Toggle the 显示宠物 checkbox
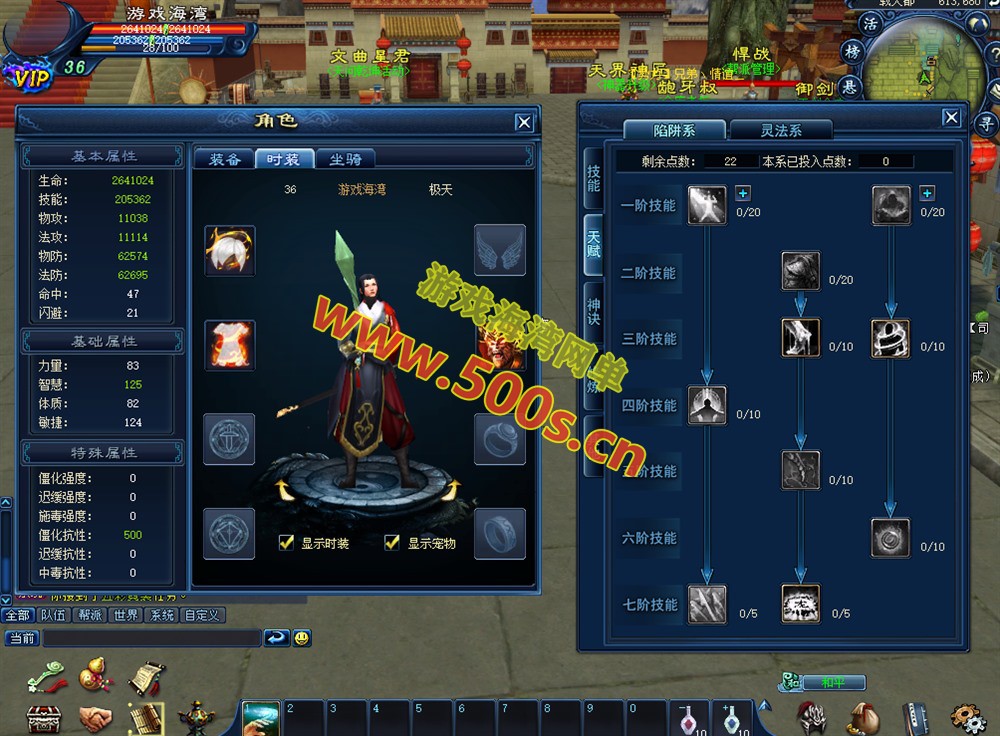1000x736 pixels. tap(392, 543)
